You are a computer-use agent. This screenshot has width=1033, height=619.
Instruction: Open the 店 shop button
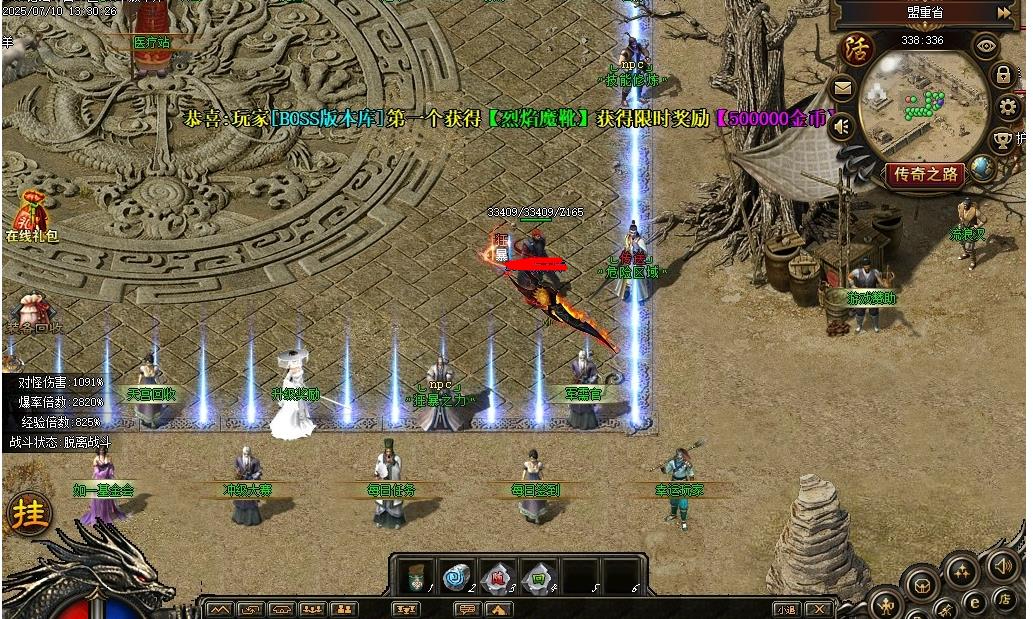click(1003, 598)
